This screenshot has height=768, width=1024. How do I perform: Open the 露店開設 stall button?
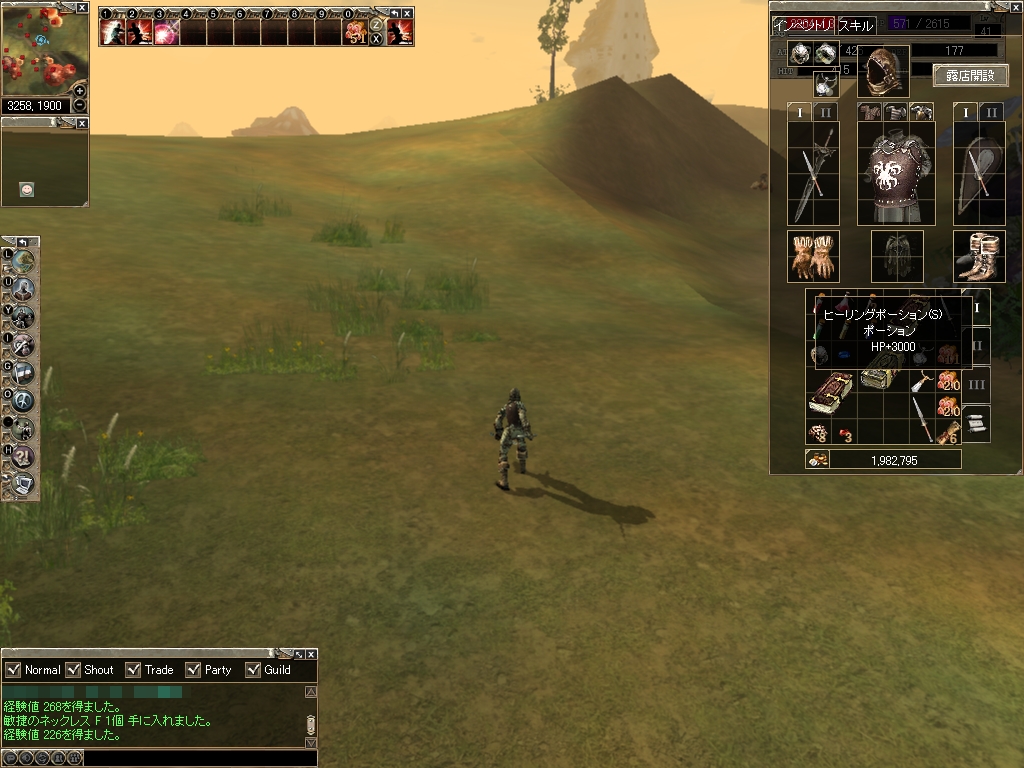(970, 75)
